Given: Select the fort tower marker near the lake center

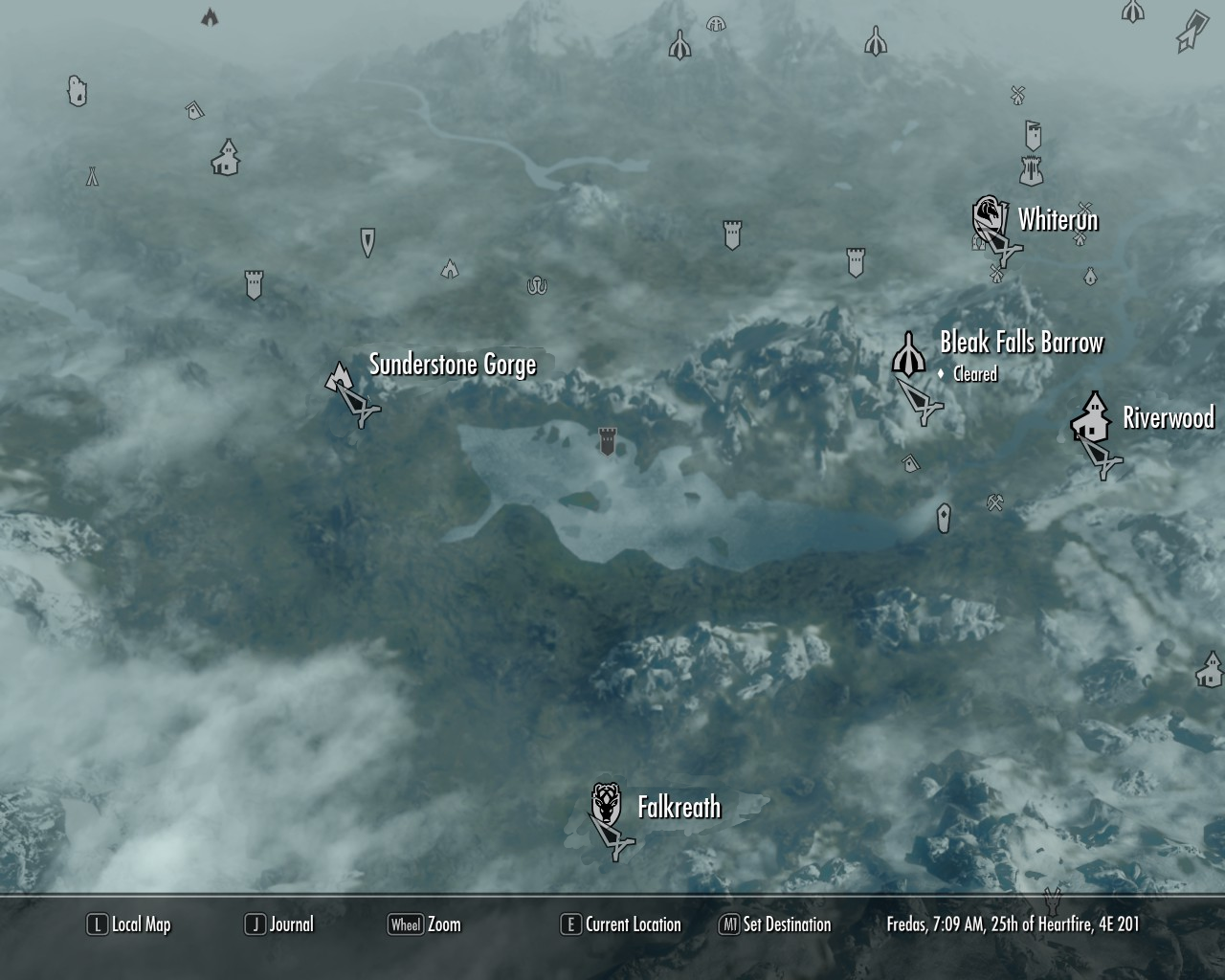Looking at the screenshot, I should [606, 441].
